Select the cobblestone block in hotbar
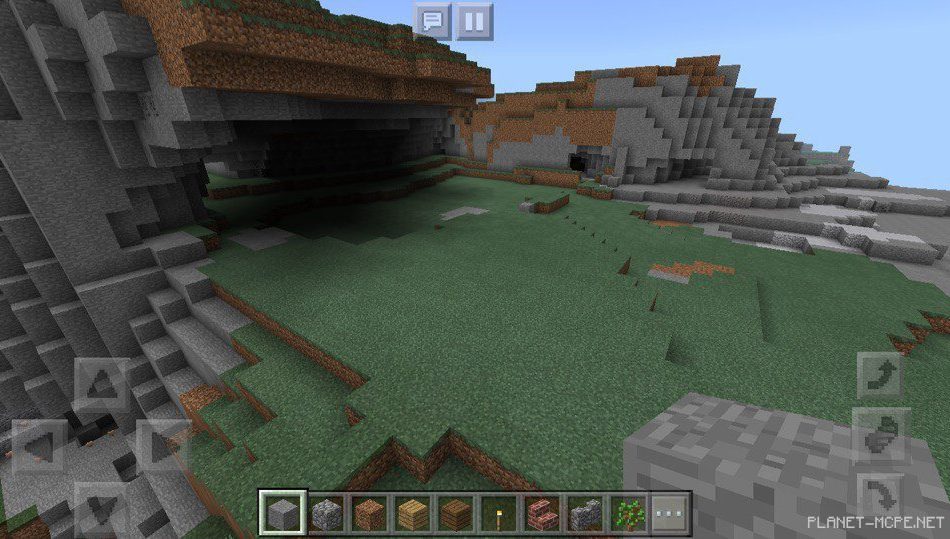The width and height of the screenshot is (950, 539). [x=326, y=514]
